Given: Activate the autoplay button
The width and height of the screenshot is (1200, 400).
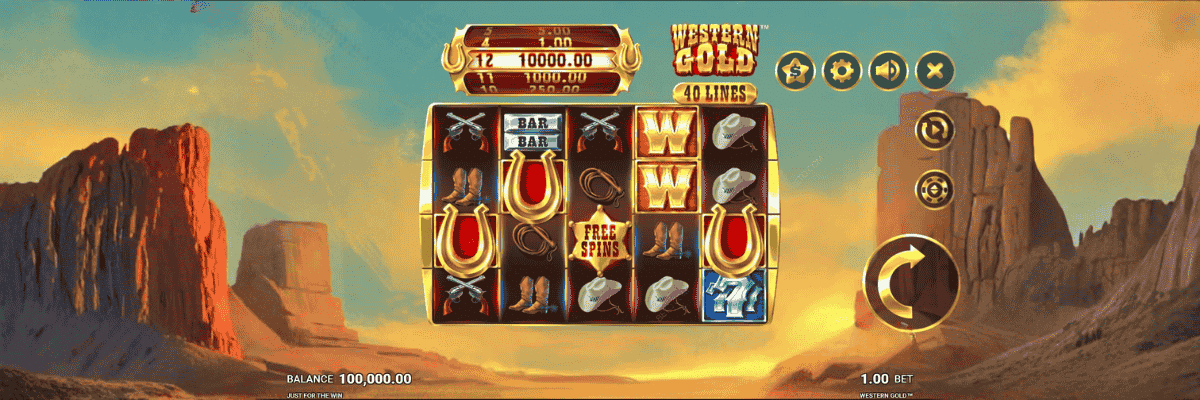Looking at the screenshot, I should click(934, 130).
